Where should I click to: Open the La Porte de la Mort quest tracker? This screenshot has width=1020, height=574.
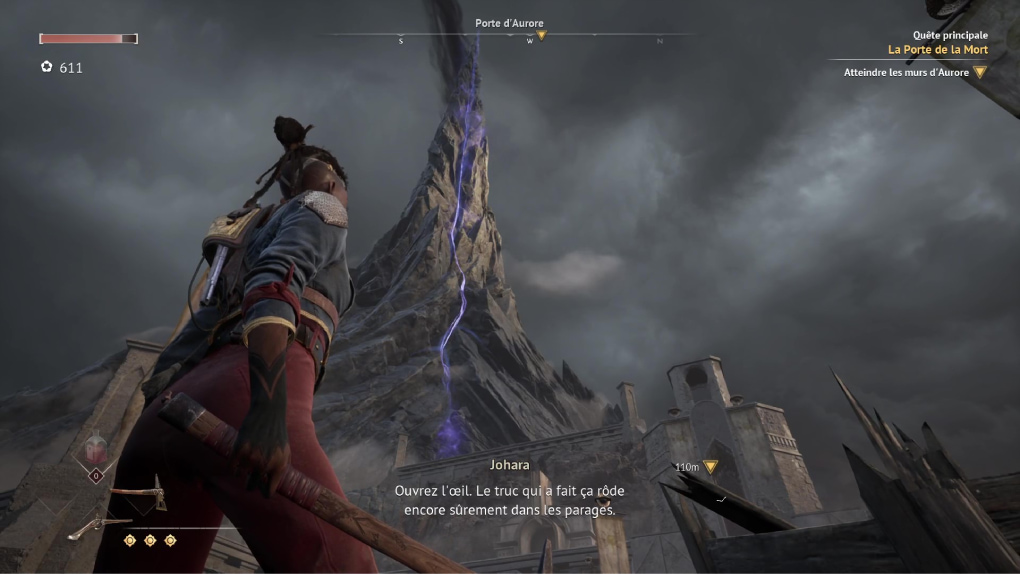click(x=937, y=49)
